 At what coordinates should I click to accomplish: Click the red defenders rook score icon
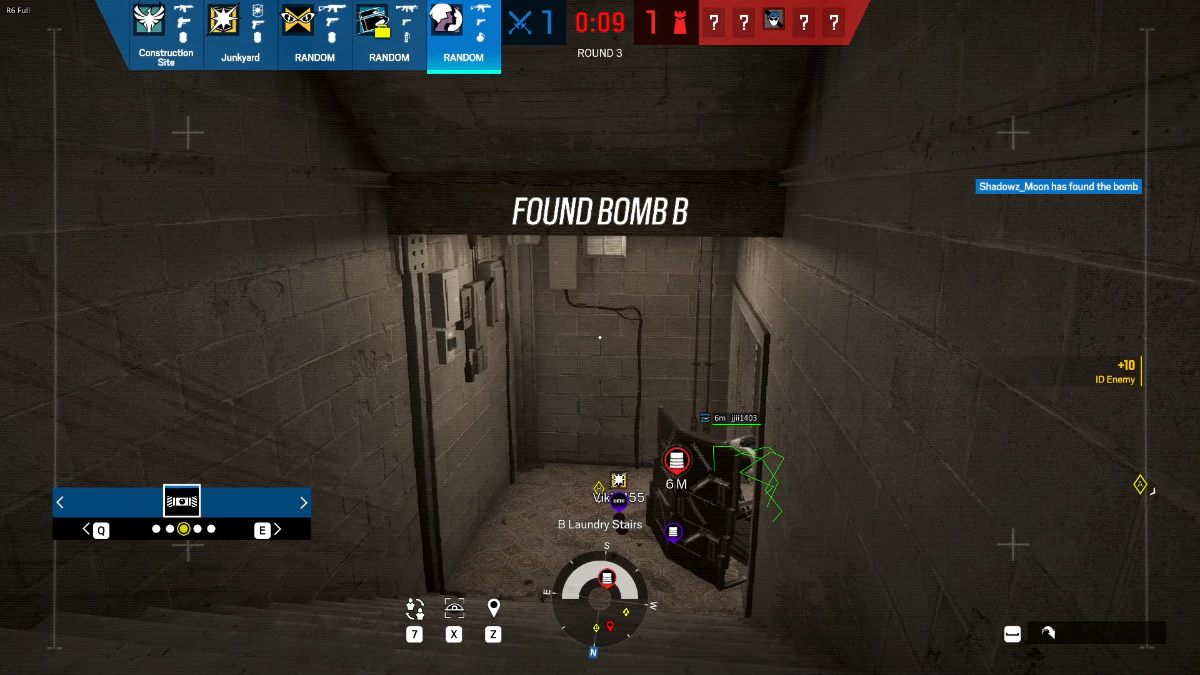point(680,22)
